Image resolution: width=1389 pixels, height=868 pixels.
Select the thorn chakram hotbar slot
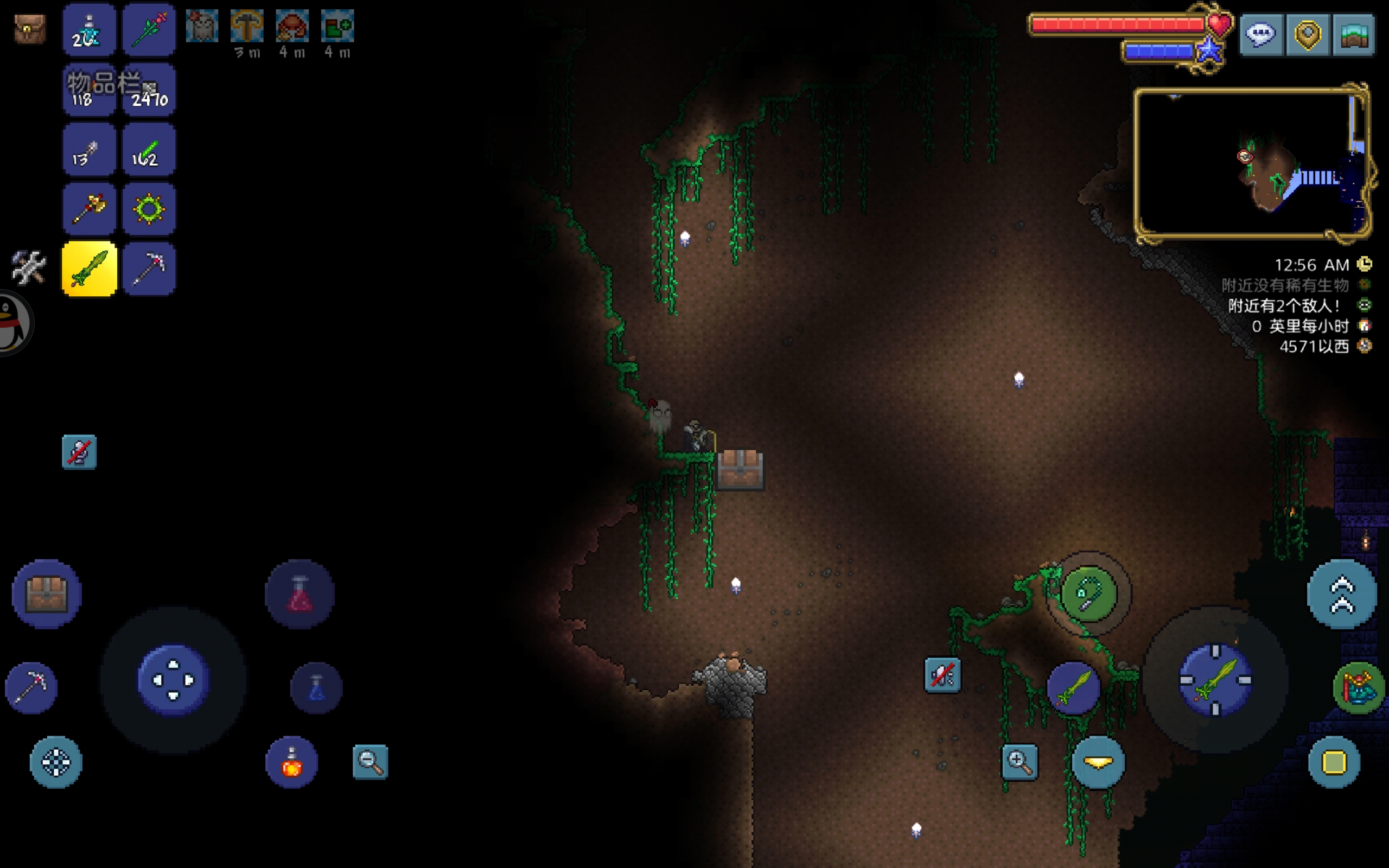(149, 209)
